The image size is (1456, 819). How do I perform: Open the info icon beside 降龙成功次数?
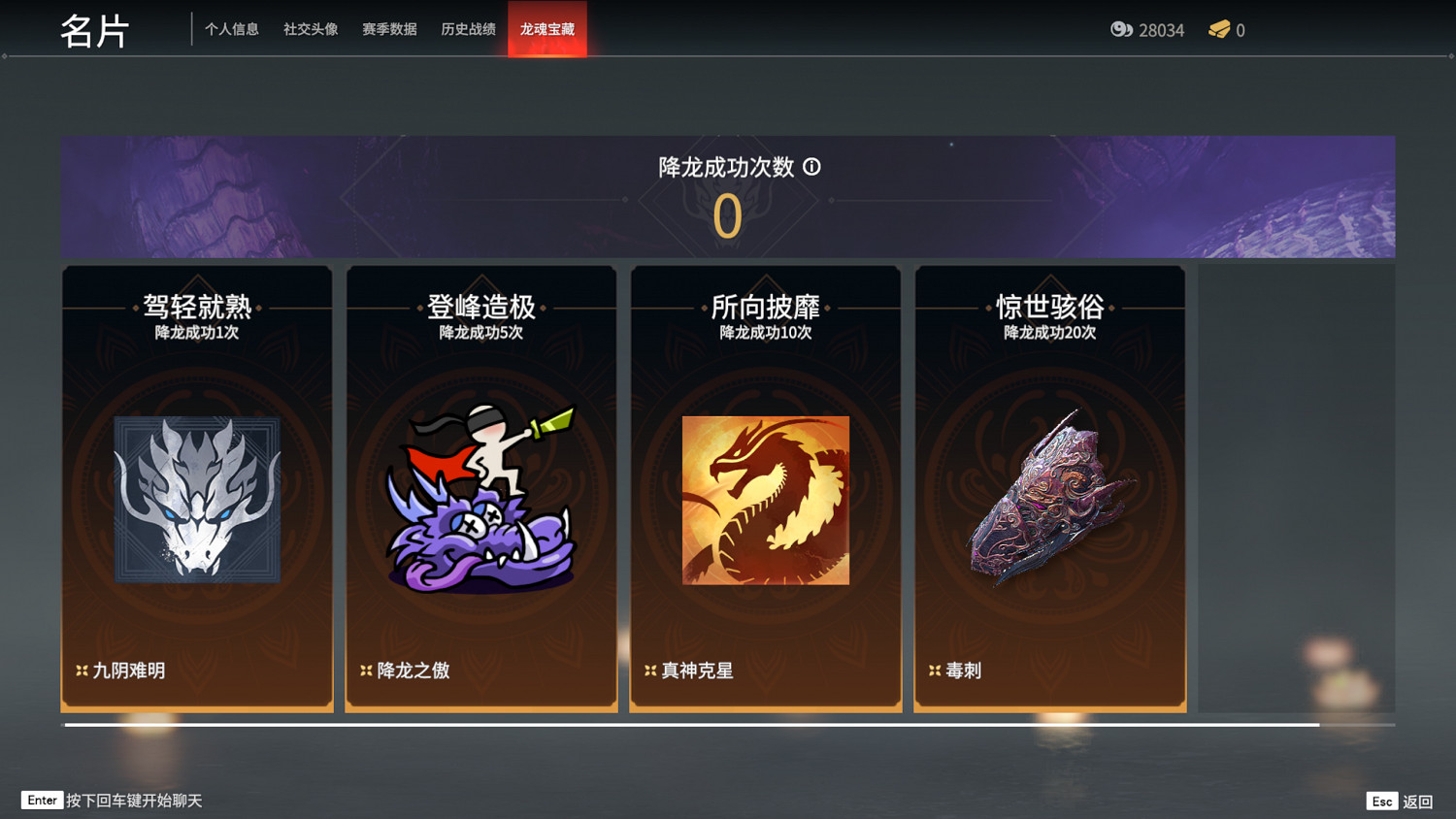click(813, 167)
